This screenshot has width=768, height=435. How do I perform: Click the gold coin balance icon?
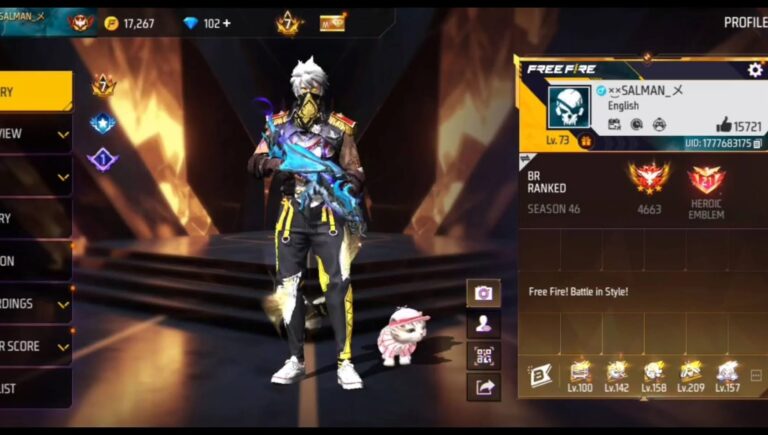point(112,23)
